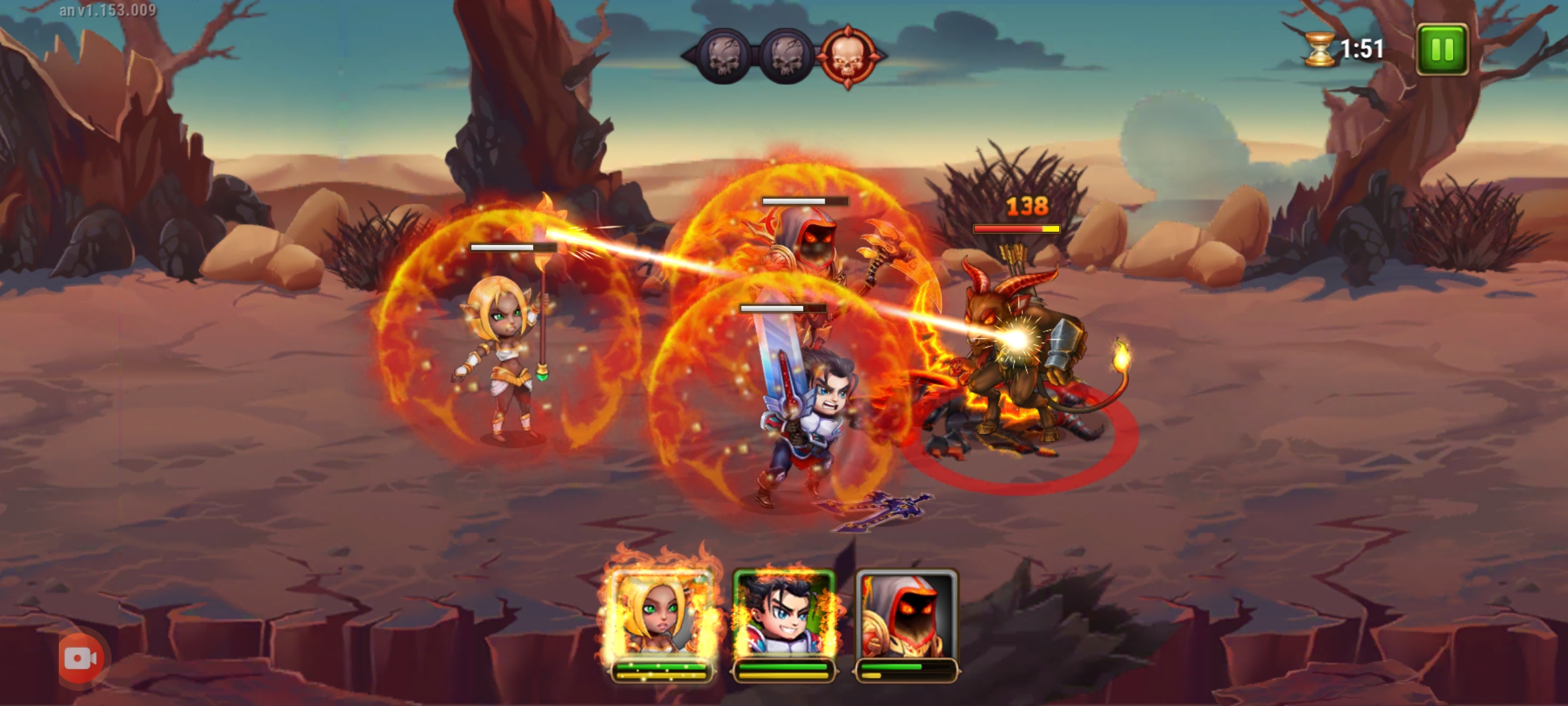The image size is (1568, 706).
Task: Tap the red screen recorder camera button
Action: tap(81, 658)
